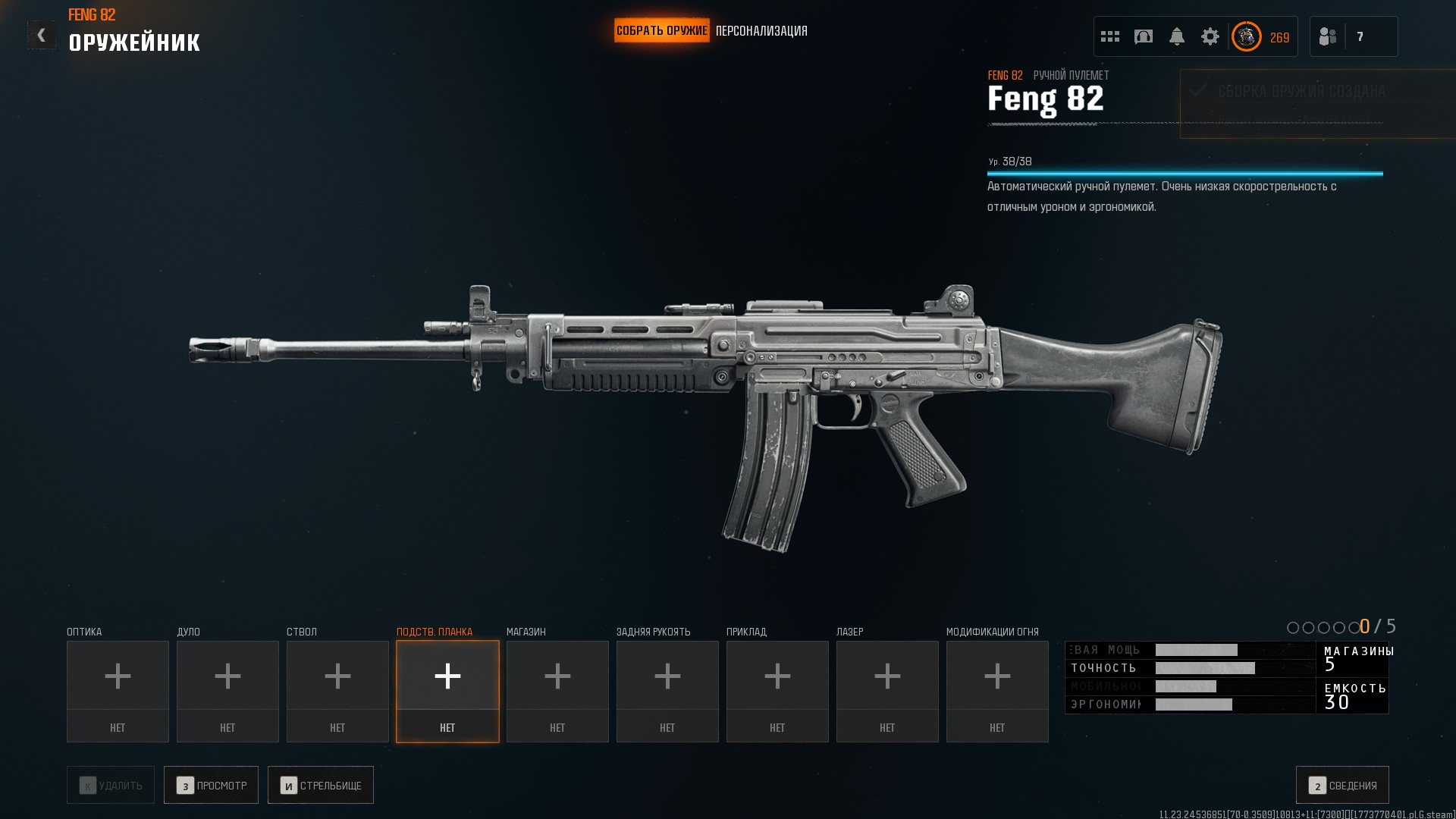Open the notifications bell
The width and height of the screenshot is (1456, 819).
1177,36
